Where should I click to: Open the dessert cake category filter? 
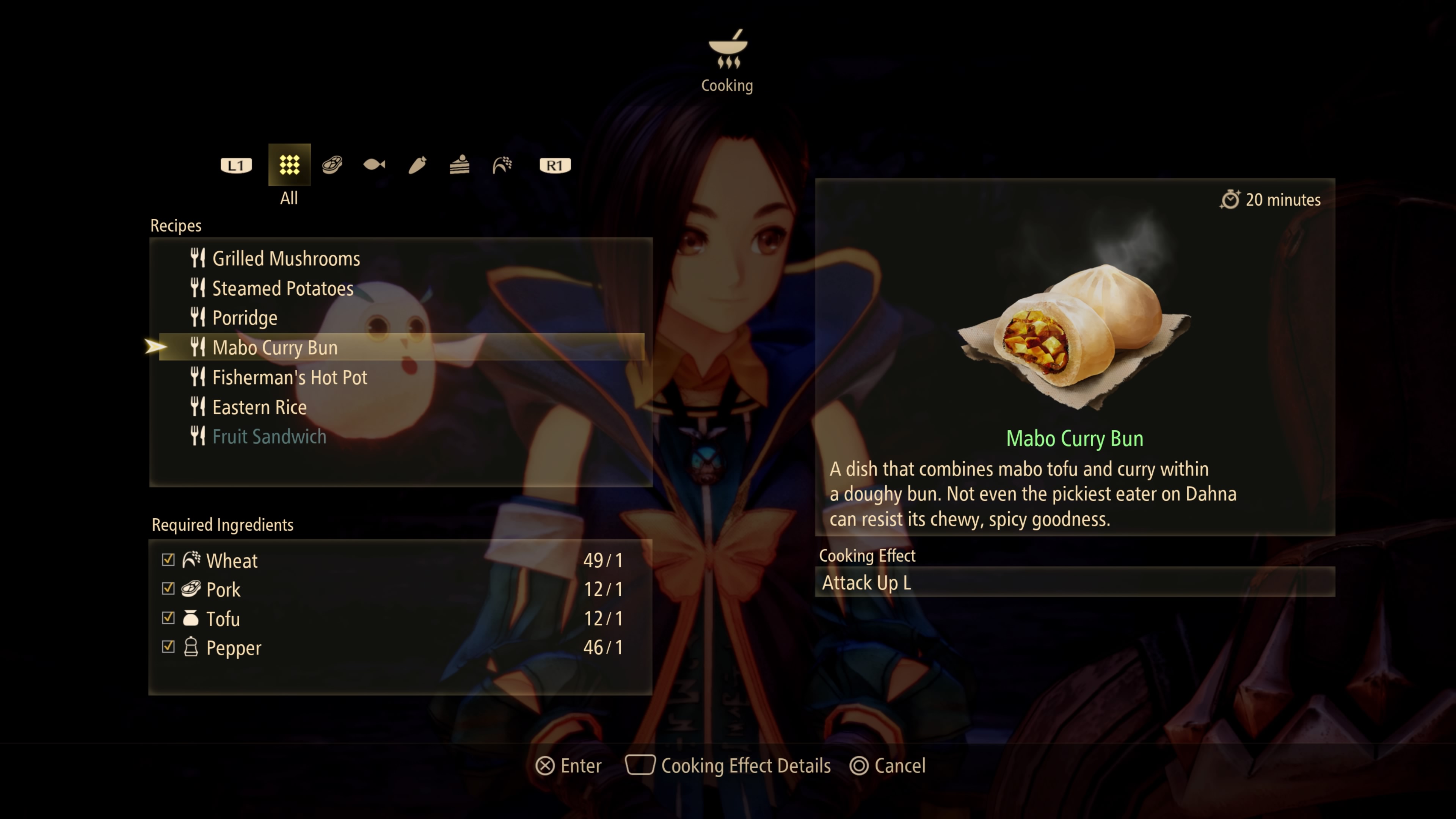click(460, 165)
